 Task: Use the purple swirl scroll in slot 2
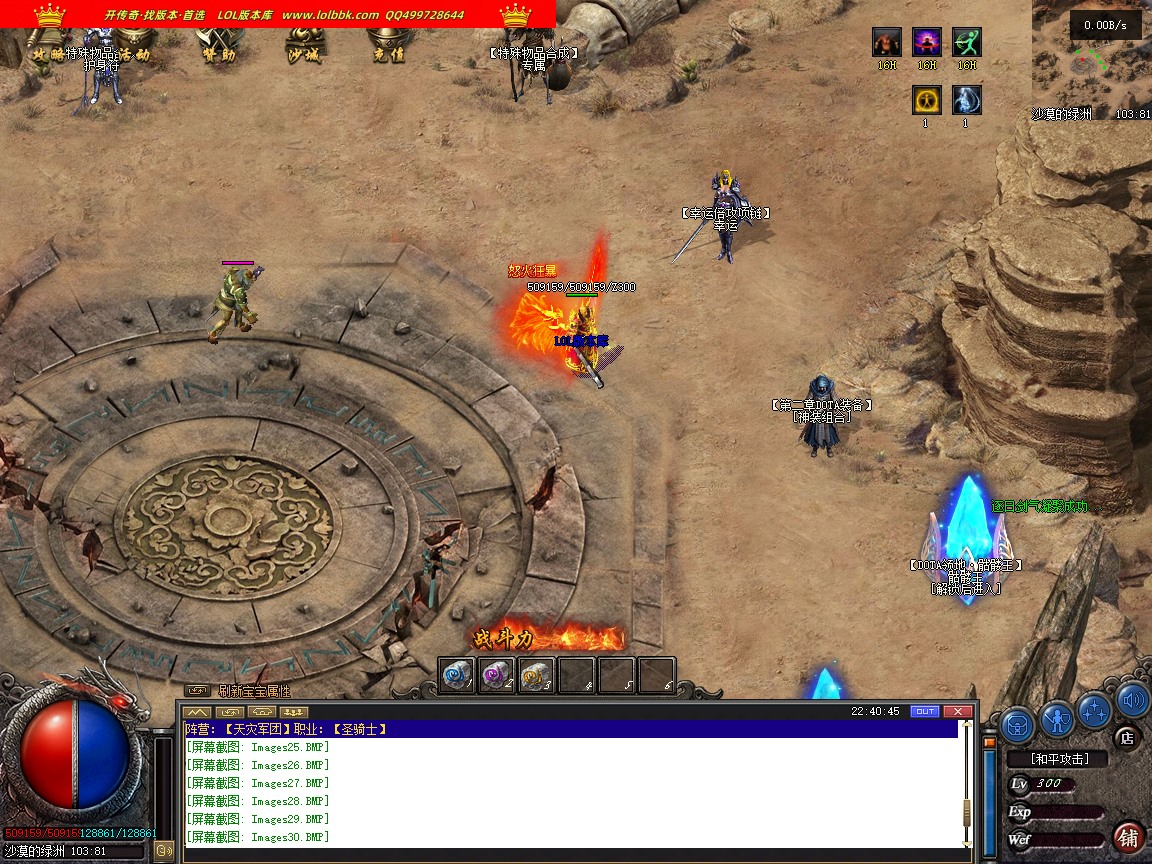[x=497, y=675]
